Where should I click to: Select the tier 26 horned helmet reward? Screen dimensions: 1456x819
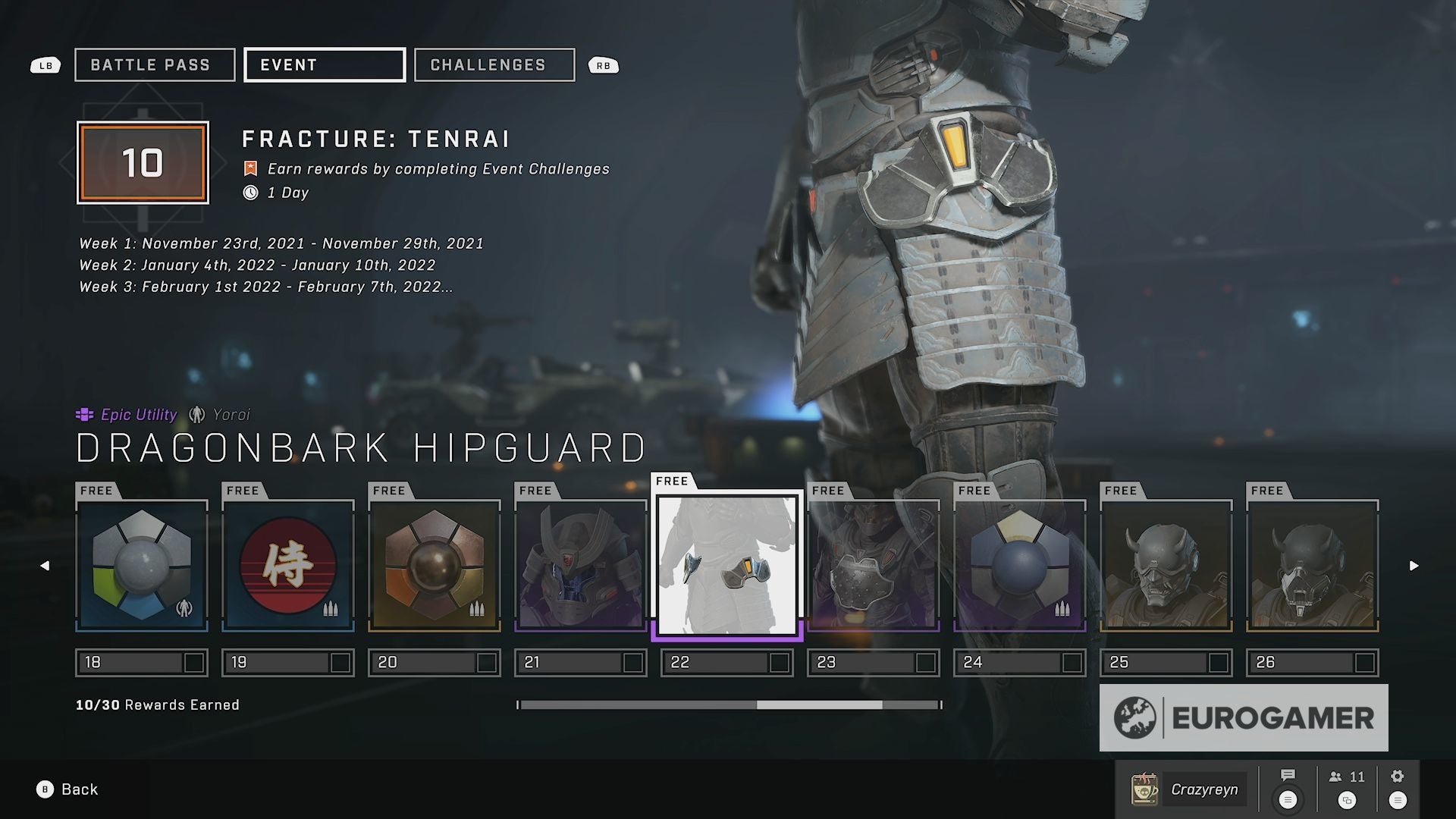(1313, 566)
